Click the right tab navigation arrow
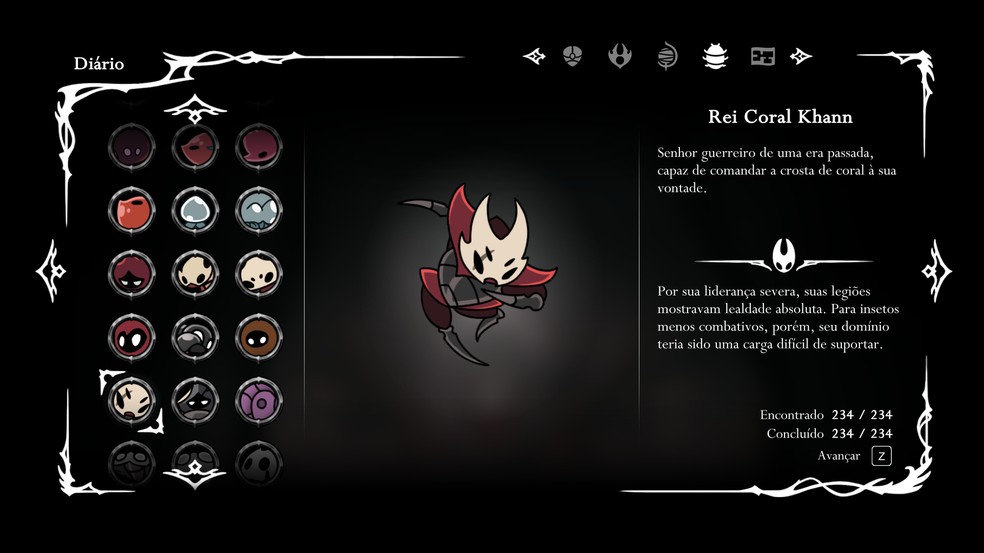The height and width of the screenshot is (553, 984). coord(801,56)
